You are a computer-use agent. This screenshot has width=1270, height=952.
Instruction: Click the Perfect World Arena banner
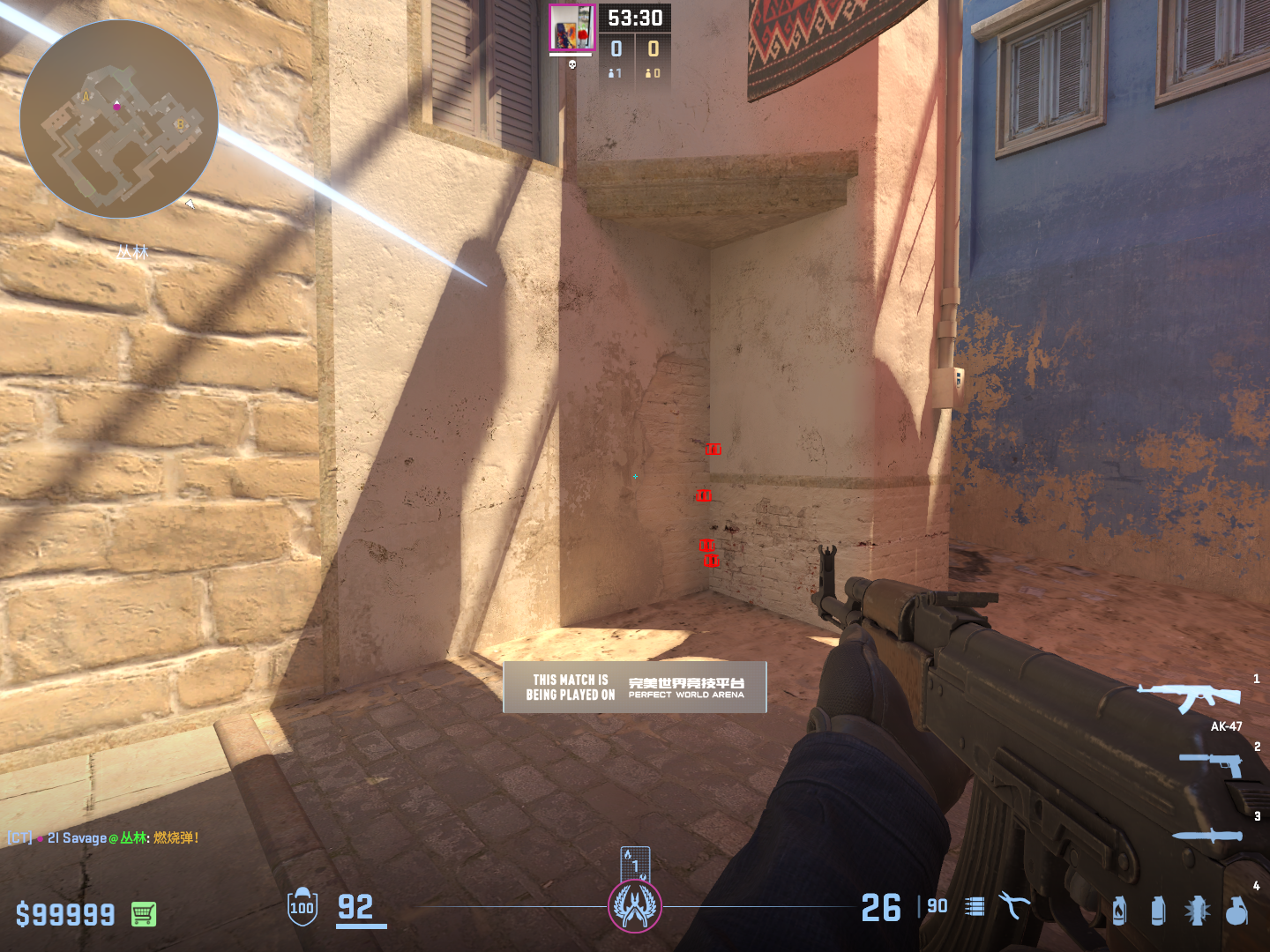635,688
